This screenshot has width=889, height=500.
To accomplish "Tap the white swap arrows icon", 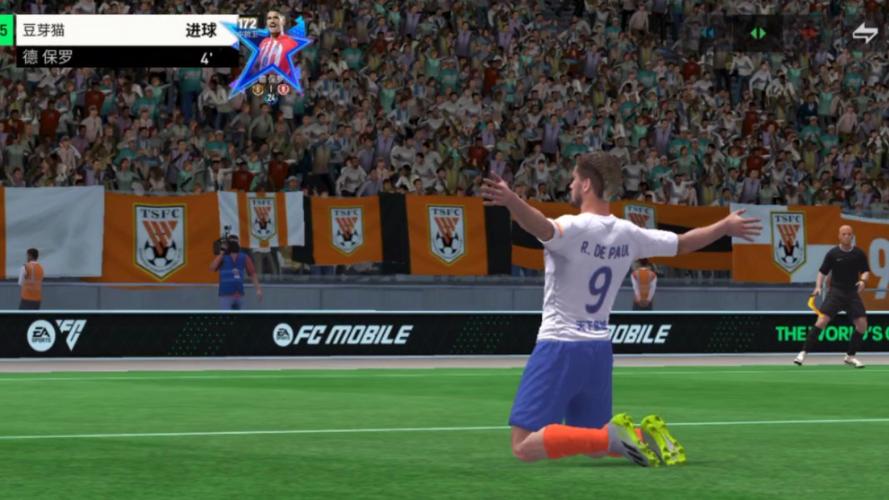I will (864, 32).
